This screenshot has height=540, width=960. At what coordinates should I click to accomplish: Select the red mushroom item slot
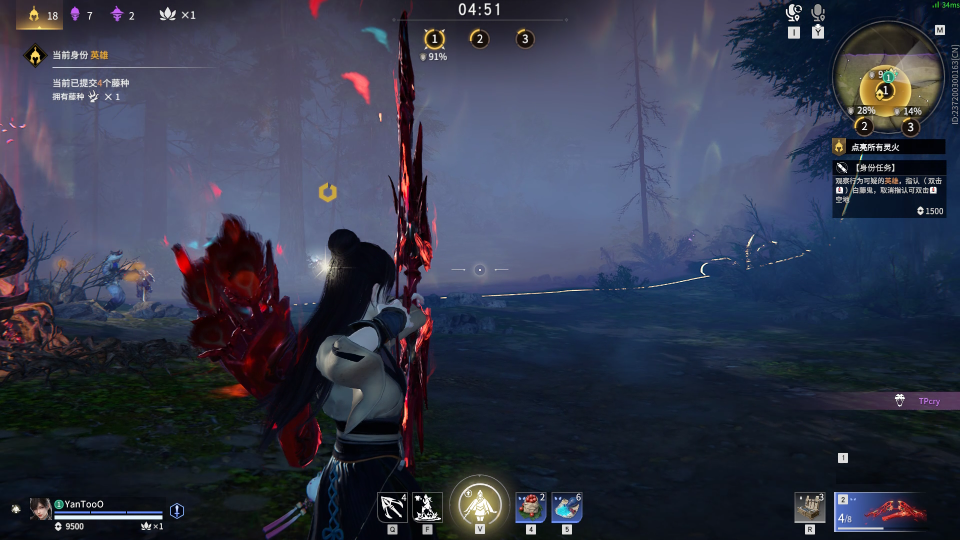[531, 507]
